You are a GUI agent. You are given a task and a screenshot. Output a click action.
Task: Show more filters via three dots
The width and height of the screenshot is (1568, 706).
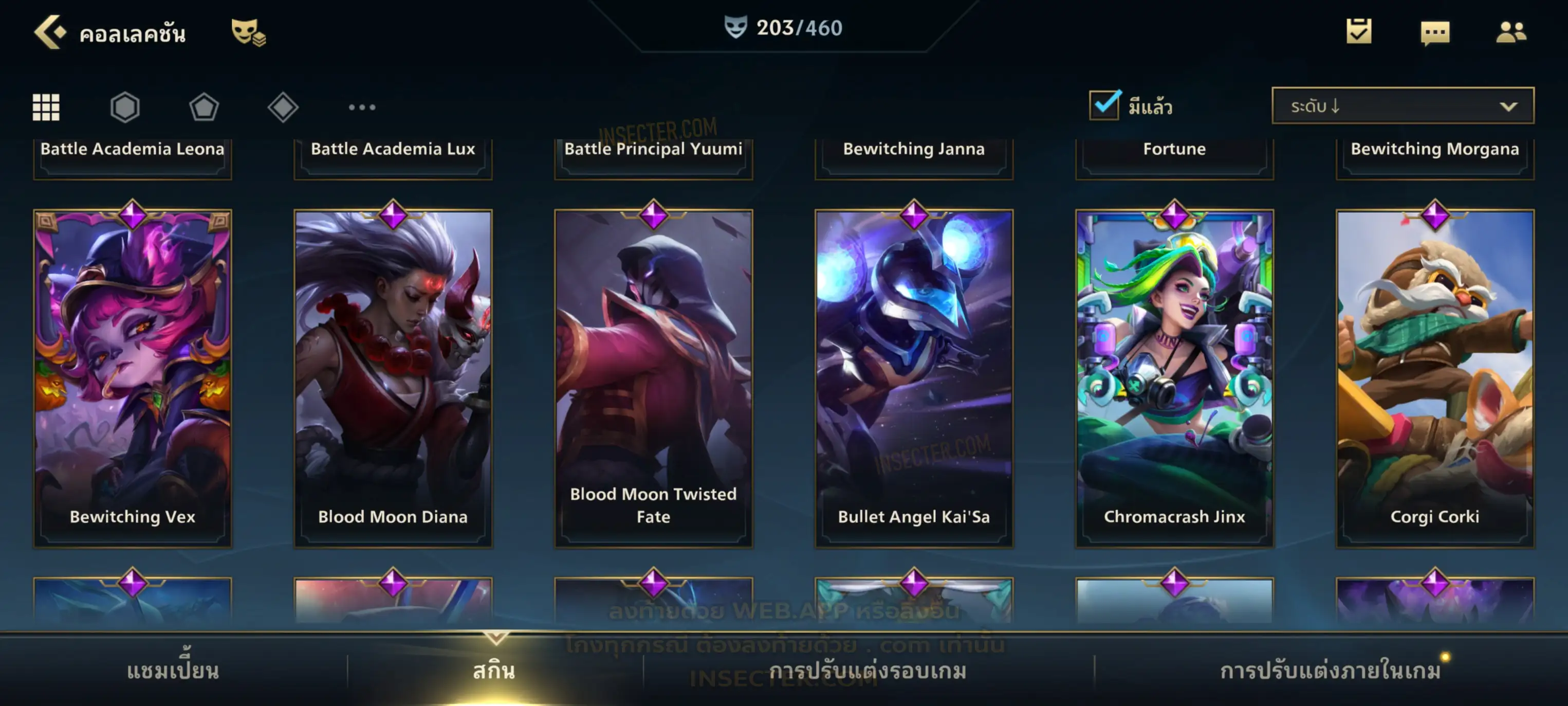tap(362, 107)
